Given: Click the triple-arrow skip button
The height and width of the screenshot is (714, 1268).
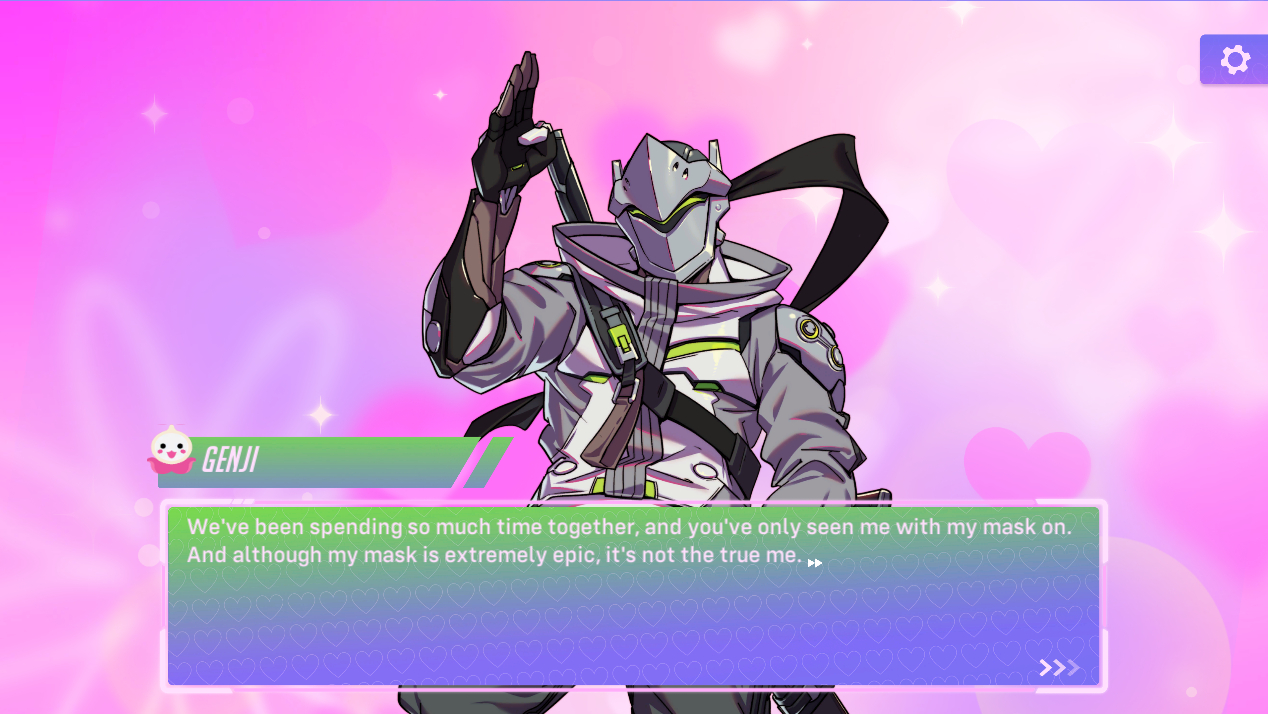Looking at the screenshot, I should pos(1059,667).
